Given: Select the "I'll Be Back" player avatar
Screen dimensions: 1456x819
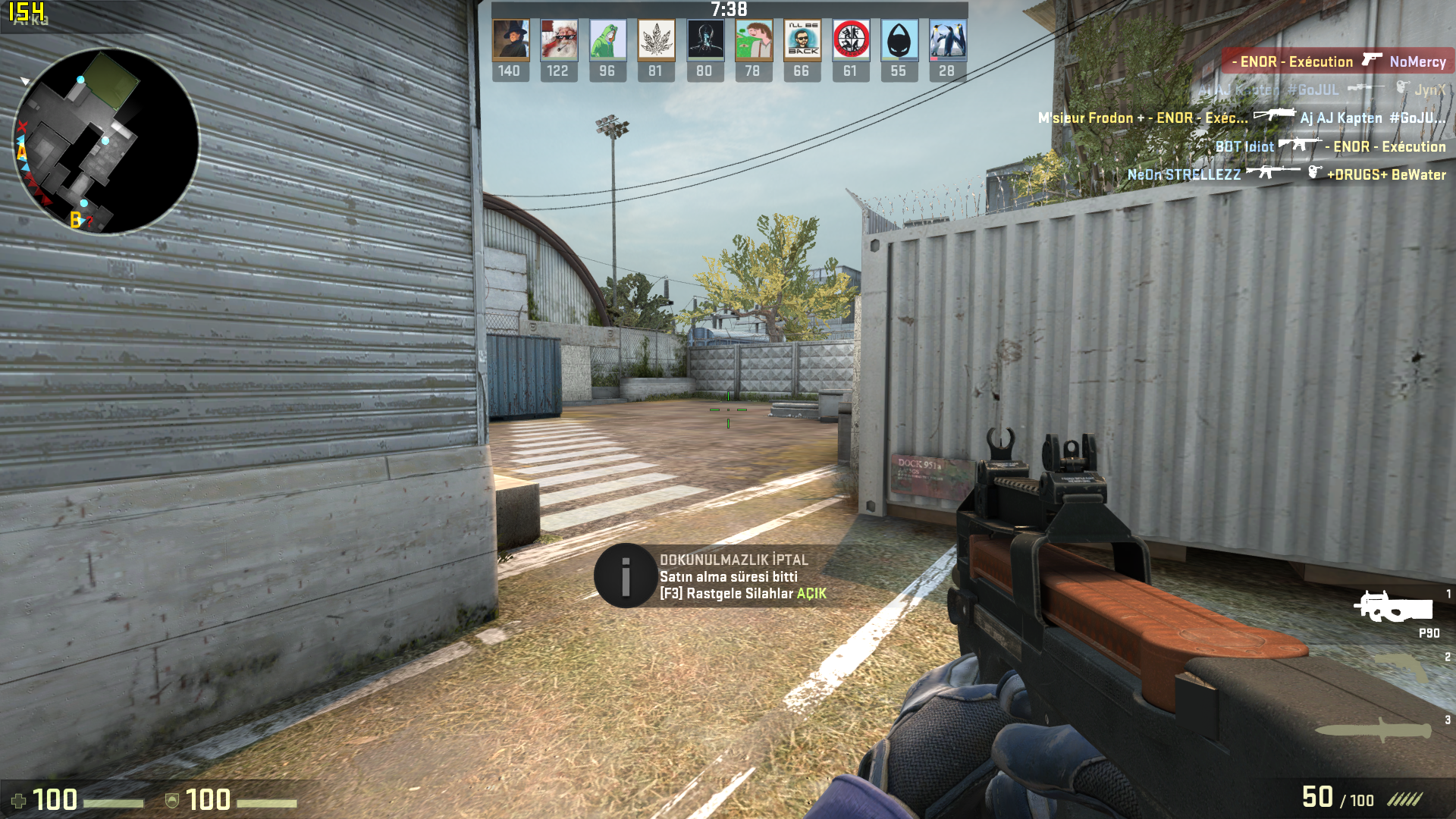Looking at the screenshot, I should click(802, 40).
